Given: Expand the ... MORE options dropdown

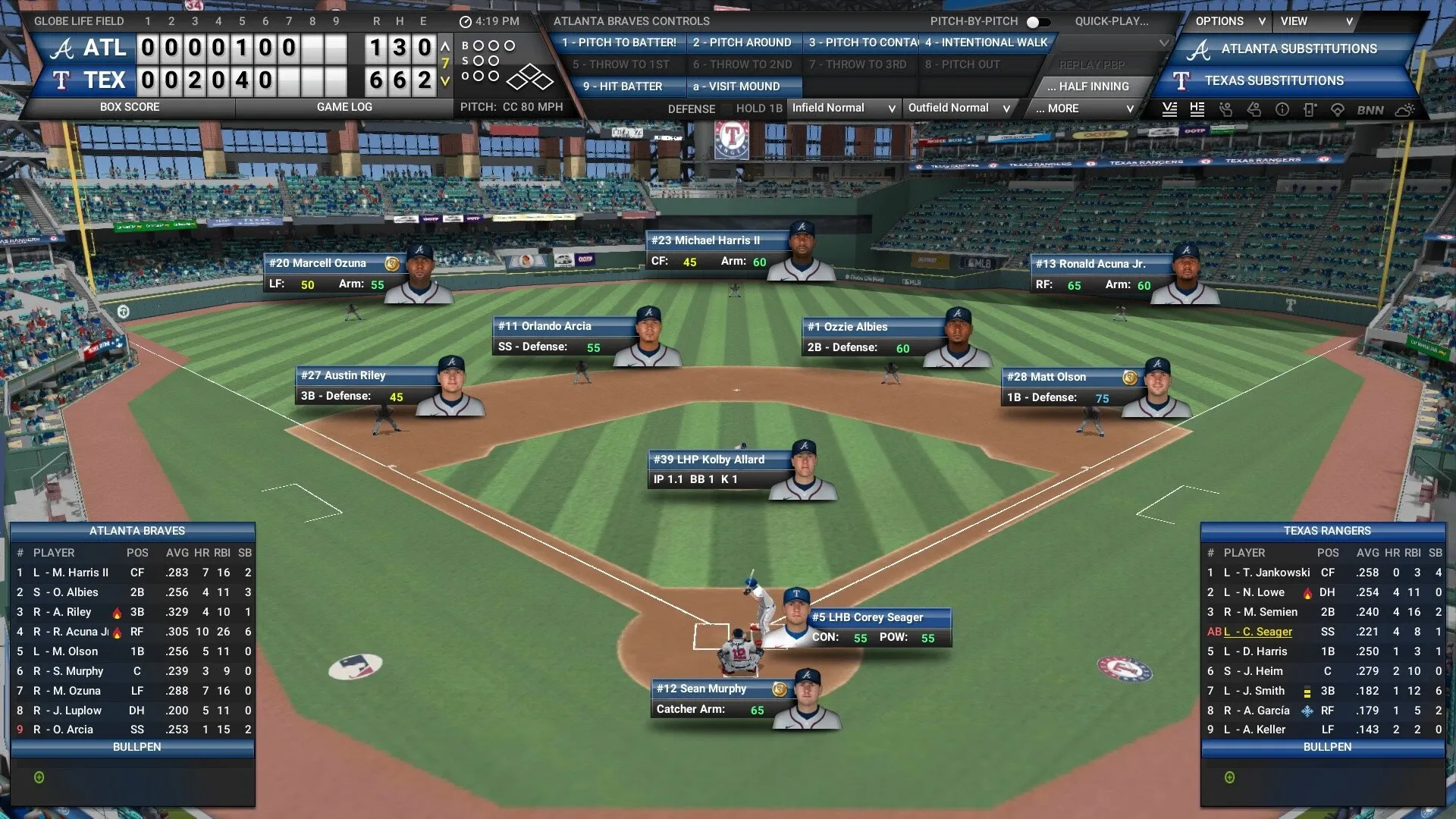Looking at the screenshot, I should pos(1082,108).
